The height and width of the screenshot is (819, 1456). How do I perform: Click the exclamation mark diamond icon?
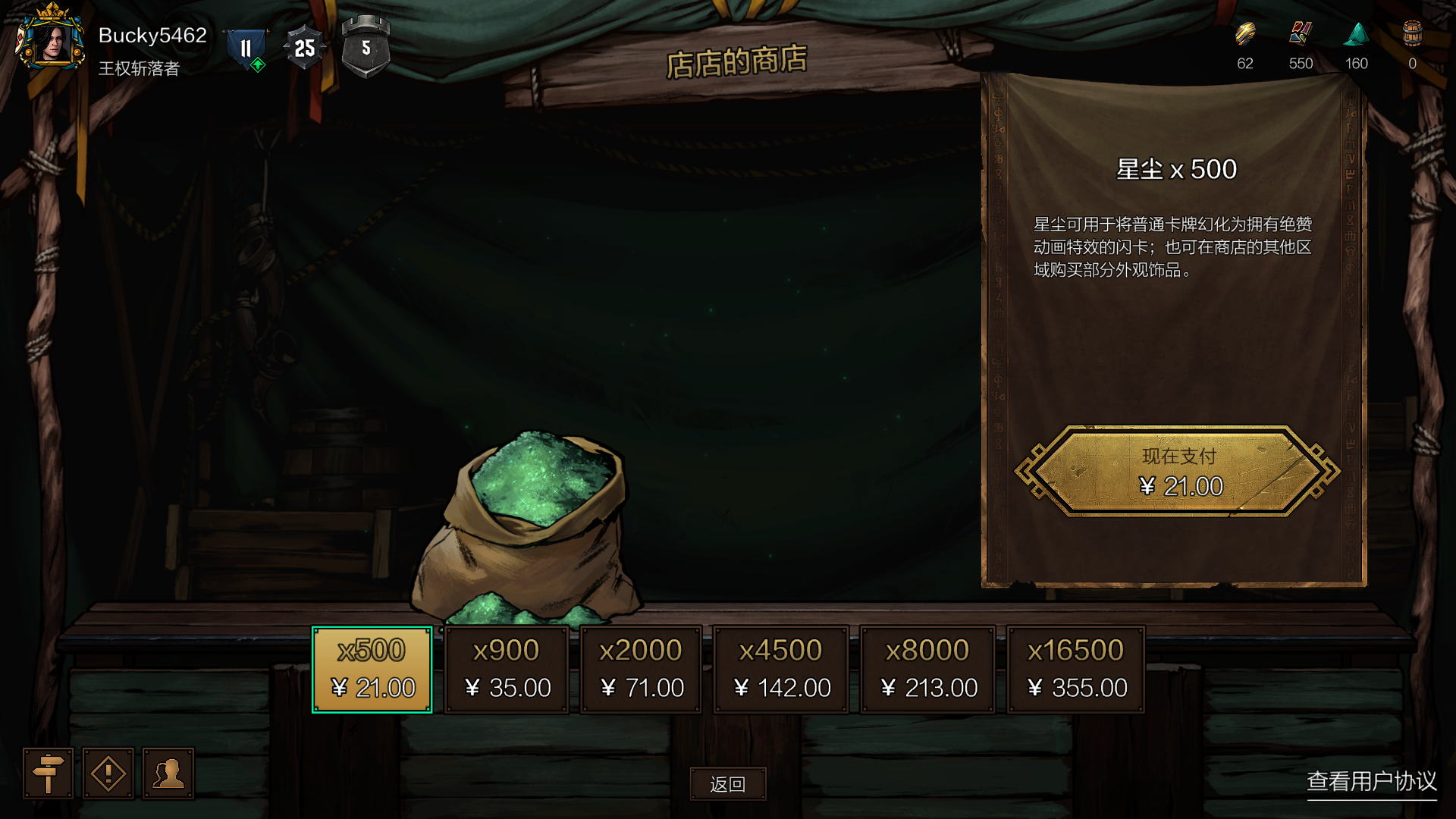[108, 773]
